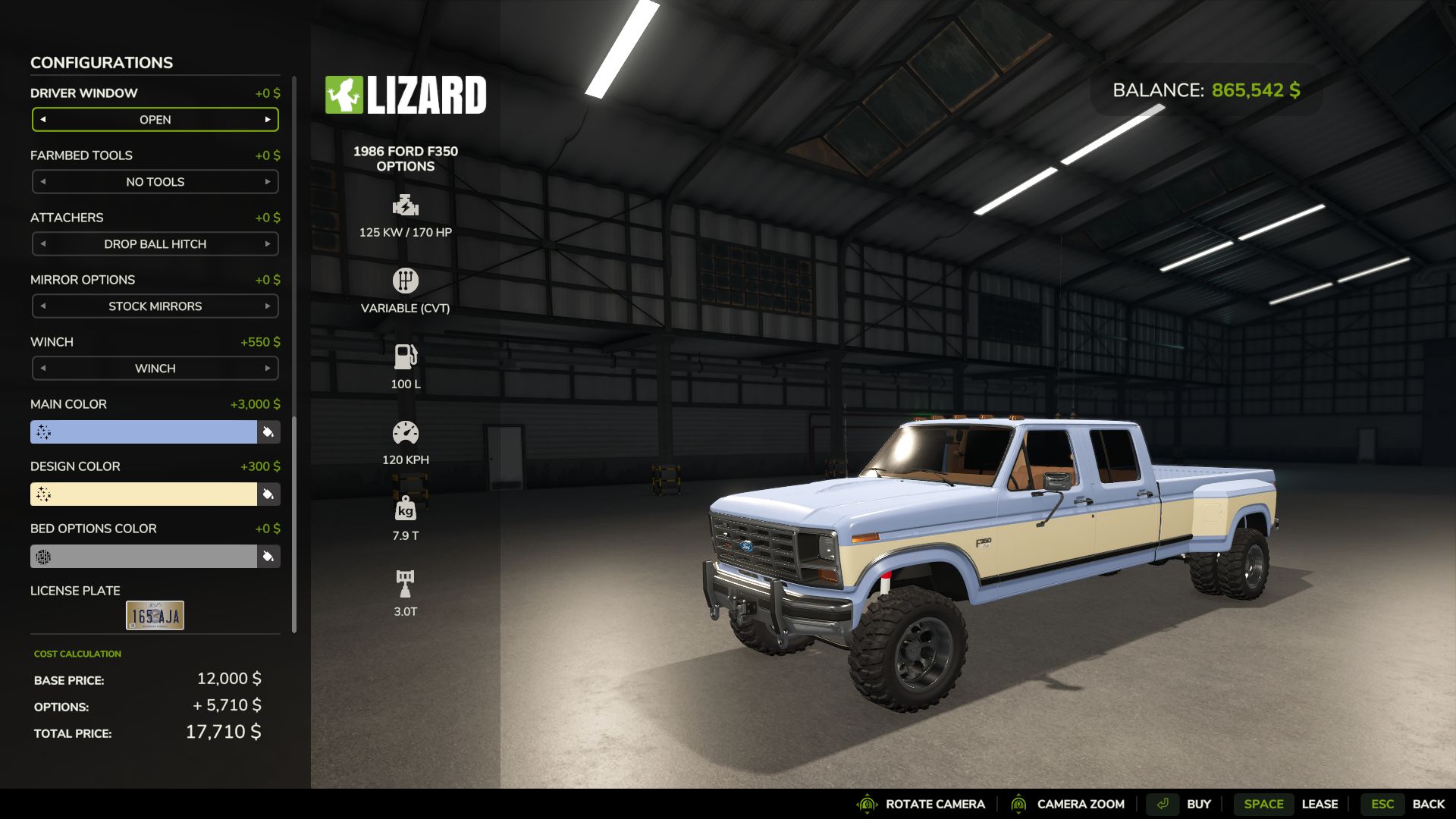Click the Rotate Camera icon

[865, 804]
